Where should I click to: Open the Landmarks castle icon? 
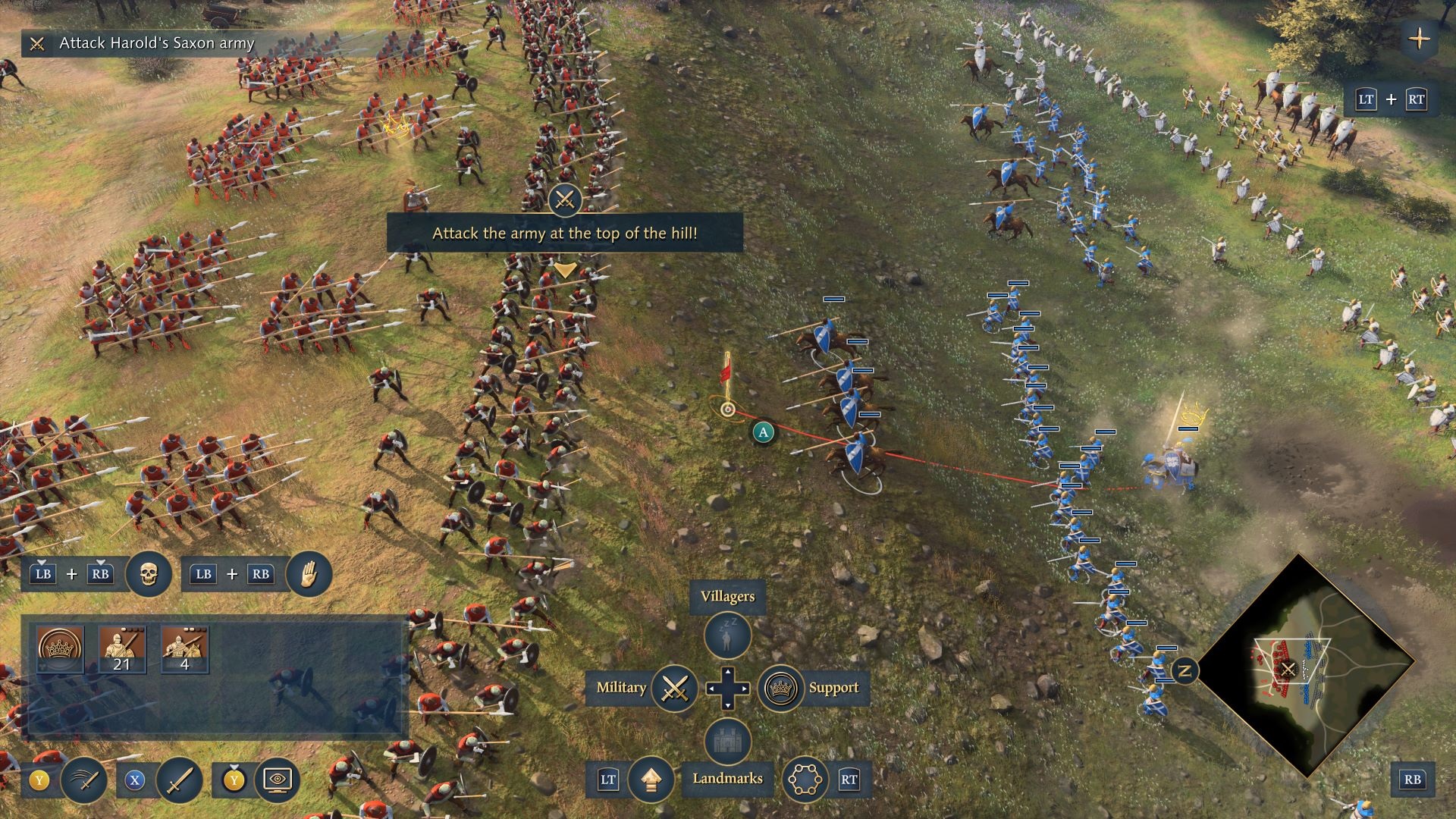pos(726,742)
